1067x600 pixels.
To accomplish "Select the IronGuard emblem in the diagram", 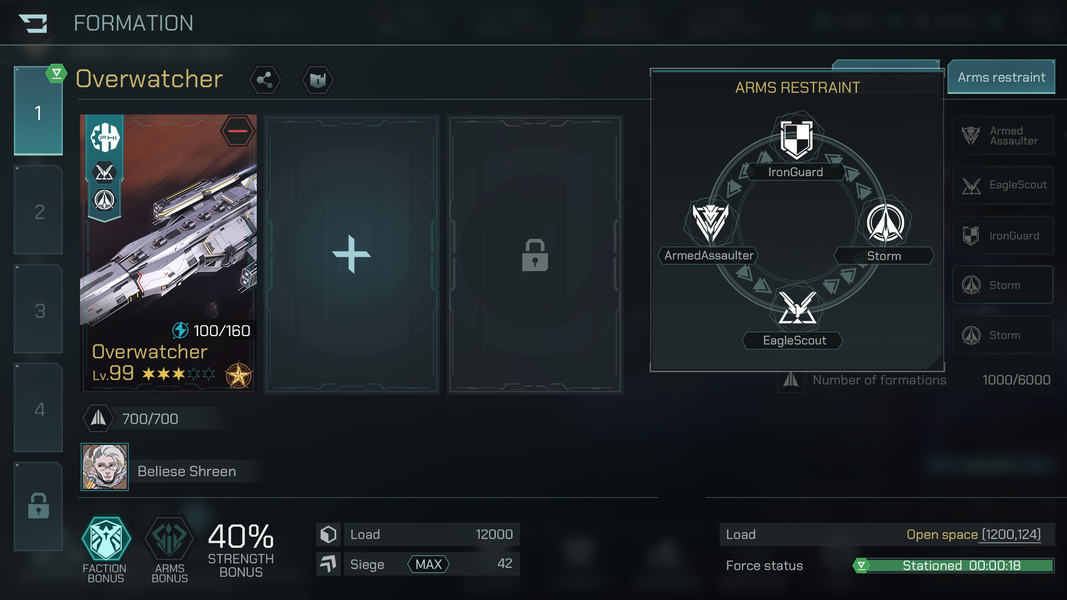I will [x=796, y=139].
